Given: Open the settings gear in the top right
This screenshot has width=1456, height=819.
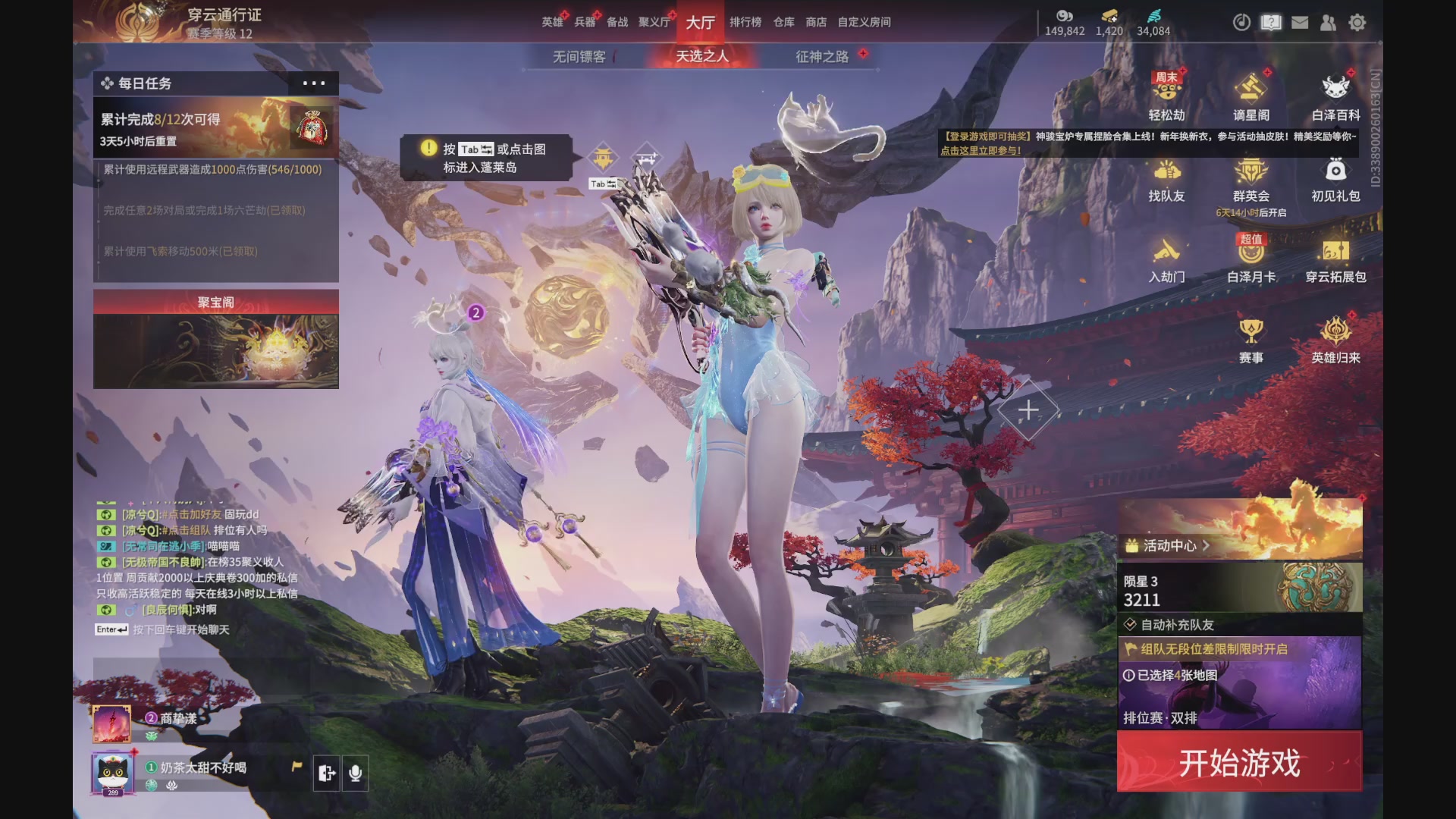Looking at the screenshot, I should pyautogui.click(x=1357, y=23).
